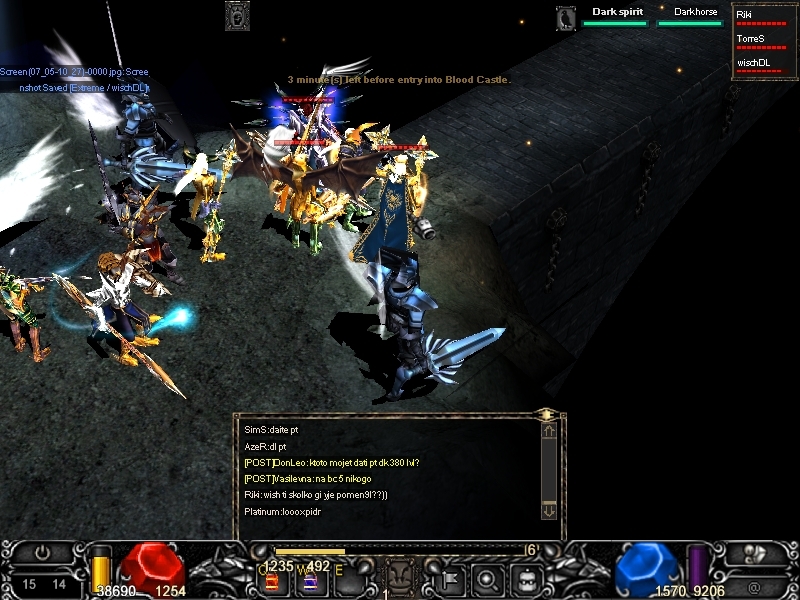Screen dimensions: 800x600
Task: Click the power button in the corner
Action: [42, 552]
